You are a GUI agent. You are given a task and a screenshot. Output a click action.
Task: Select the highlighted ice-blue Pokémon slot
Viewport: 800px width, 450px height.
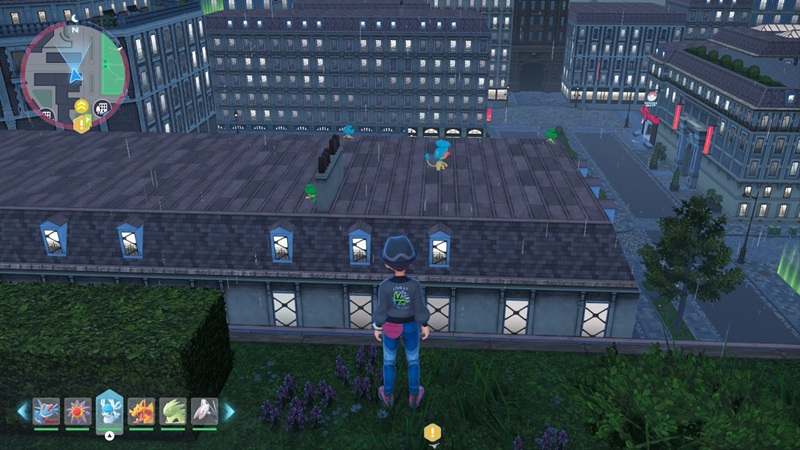tap(109, 410)
